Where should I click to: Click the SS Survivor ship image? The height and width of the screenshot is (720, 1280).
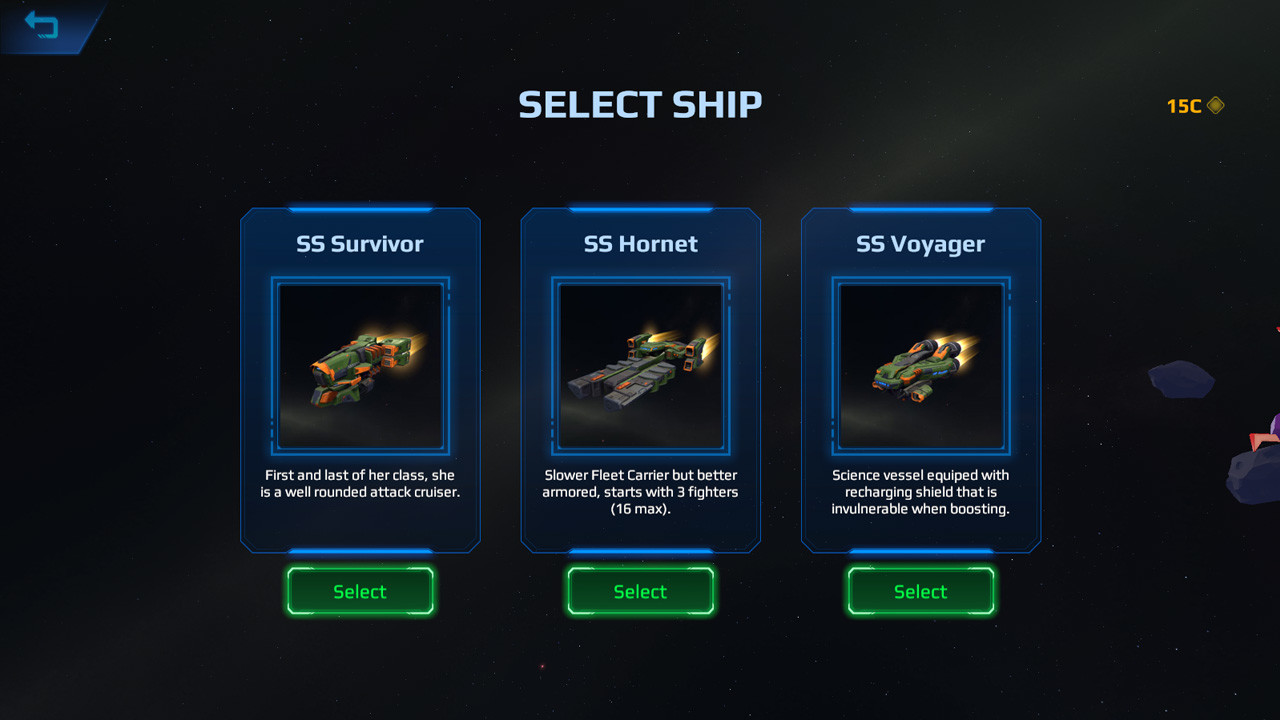point(360,367)
